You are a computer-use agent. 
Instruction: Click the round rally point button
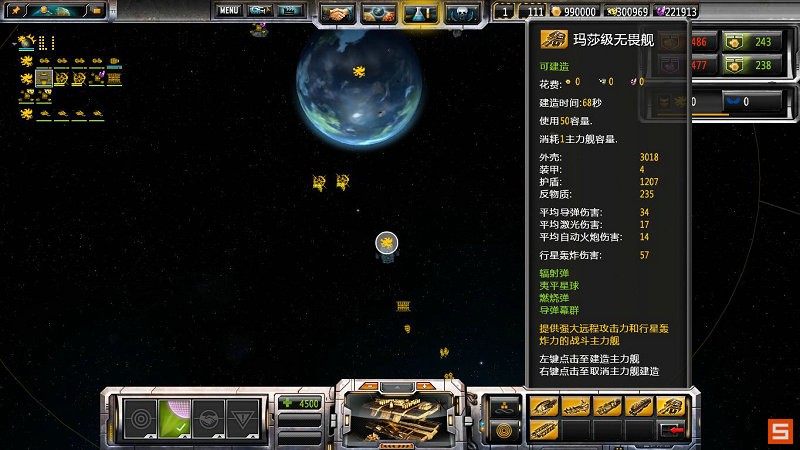tap(501, 429)
